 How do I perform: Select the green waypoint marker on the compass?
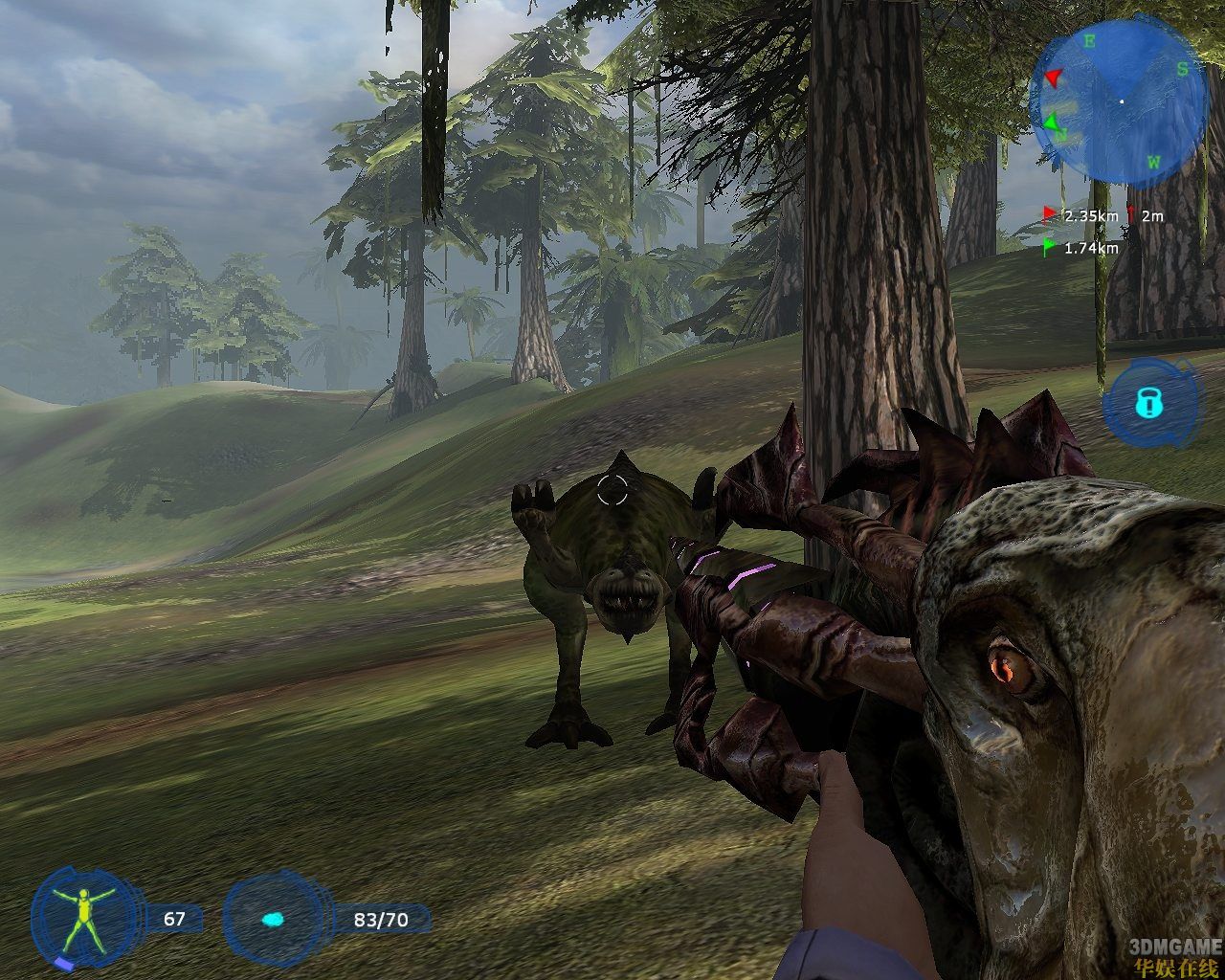pos(1052,122)
